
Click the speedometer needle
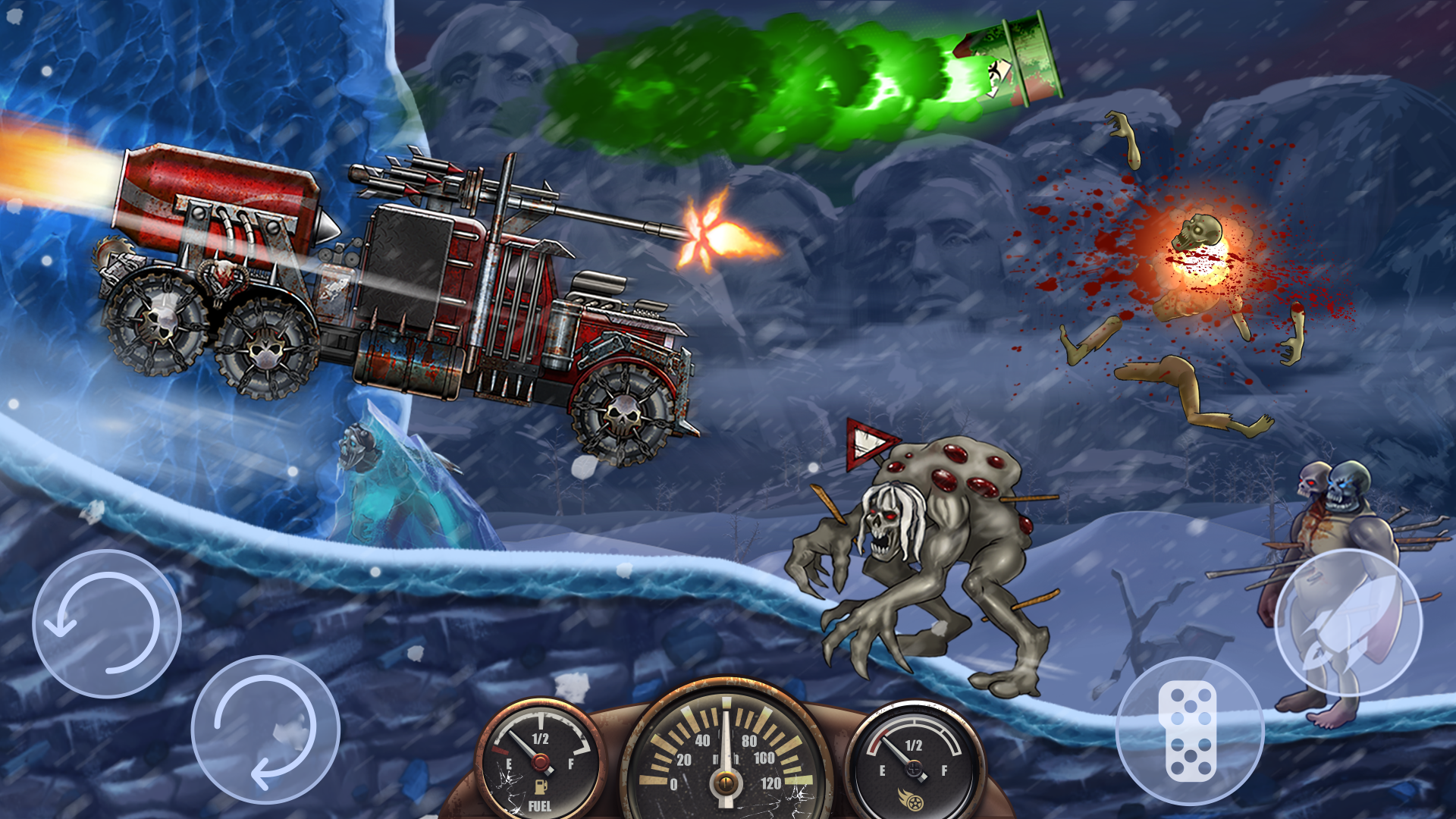(x=726, y=739)
